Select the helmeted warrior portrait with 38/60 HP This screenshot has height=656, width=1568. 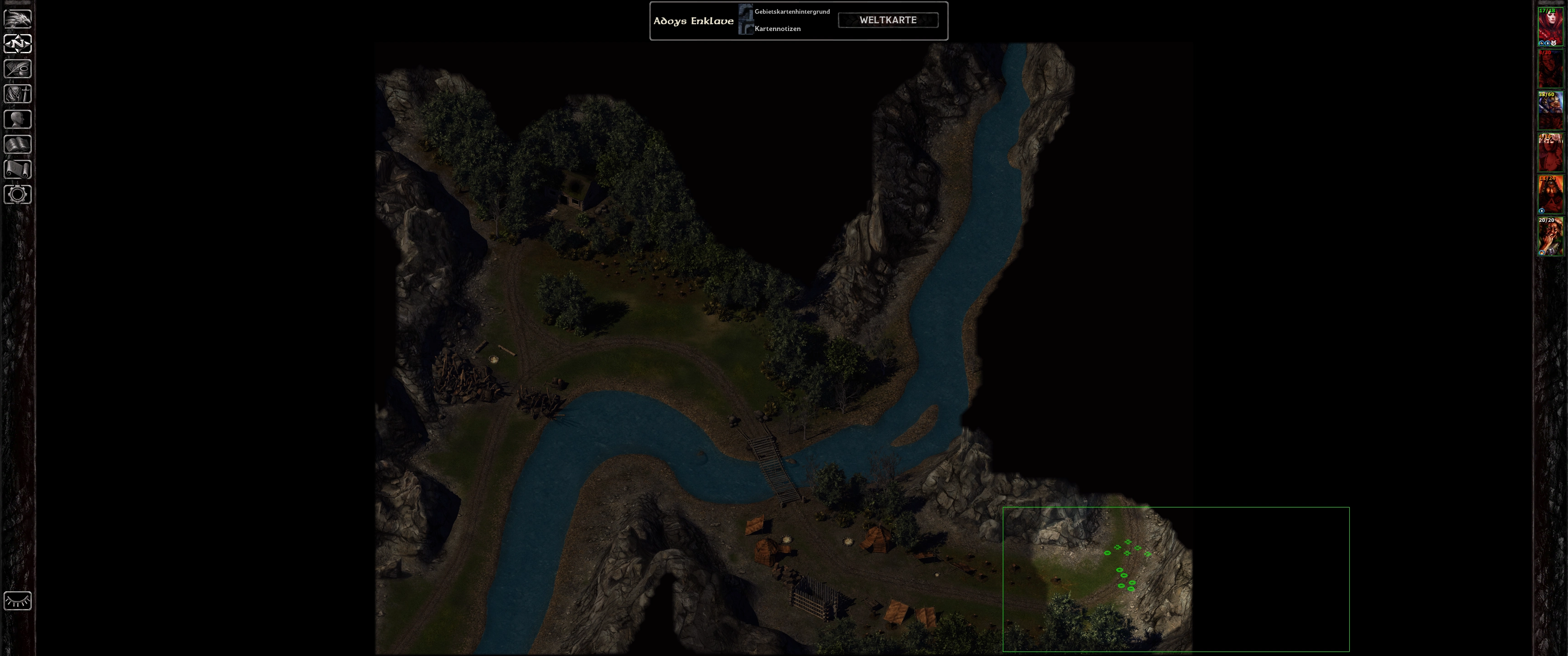(1550, 111)
